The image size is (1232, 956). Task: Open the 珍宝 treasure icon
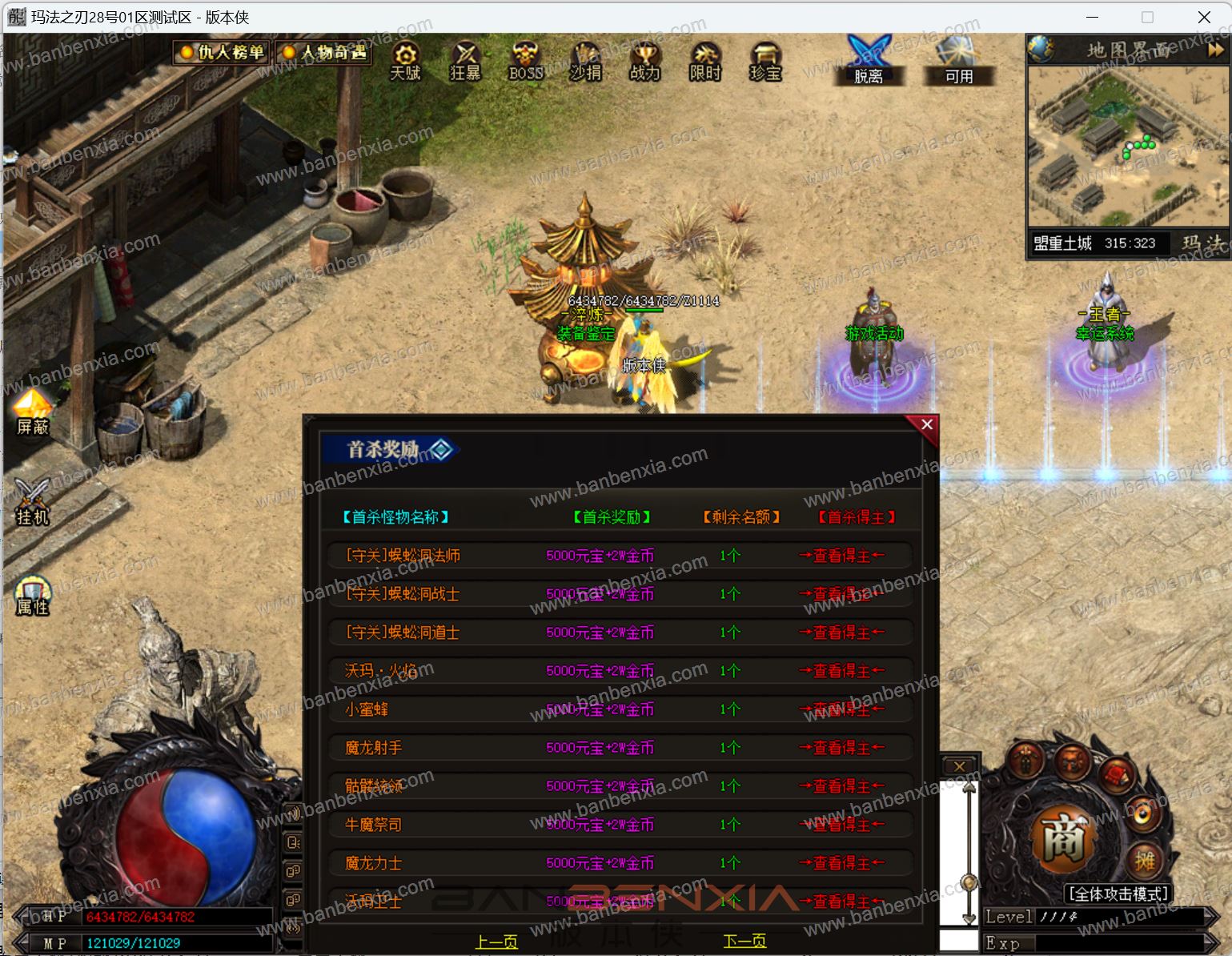coord(765,61)
